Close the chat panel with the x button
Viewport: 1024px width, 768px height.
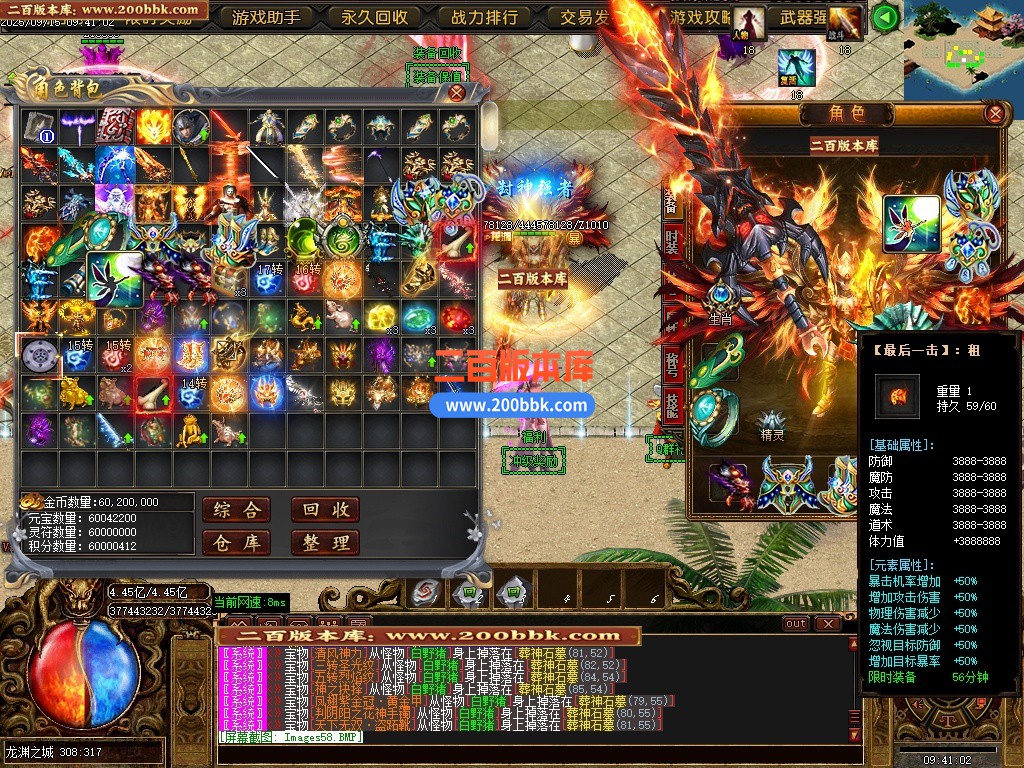[827, 623]
